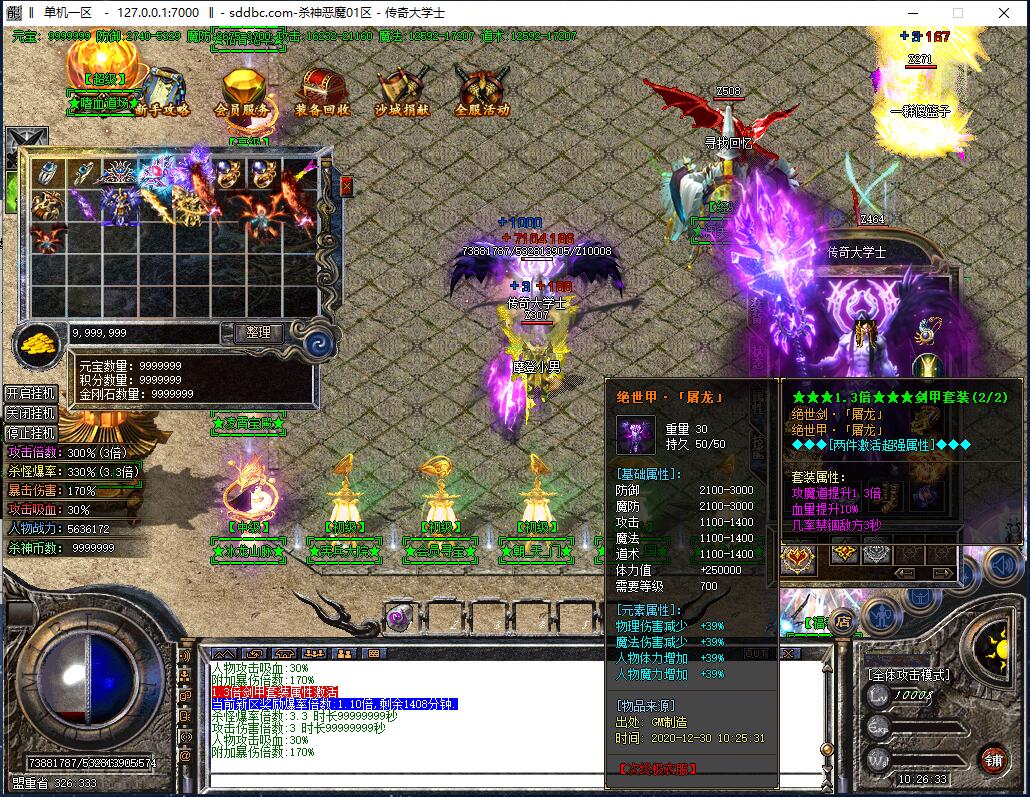
Task: Click 开启挂机 to start auto-play
Action: [x=29, y=393]
